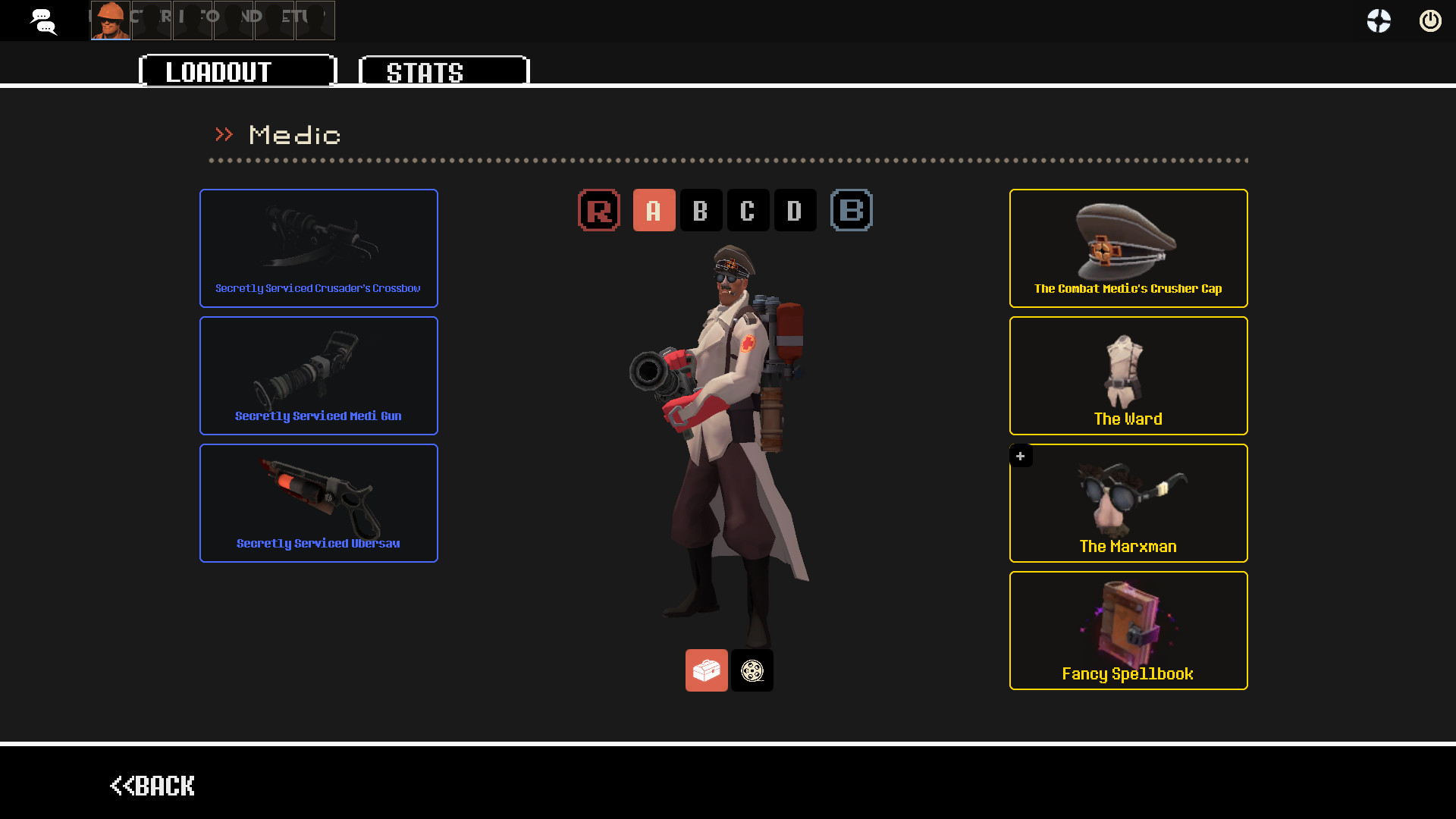Switch to loadout preset B
Viewport: 1456px width, 819px height.
701,210
